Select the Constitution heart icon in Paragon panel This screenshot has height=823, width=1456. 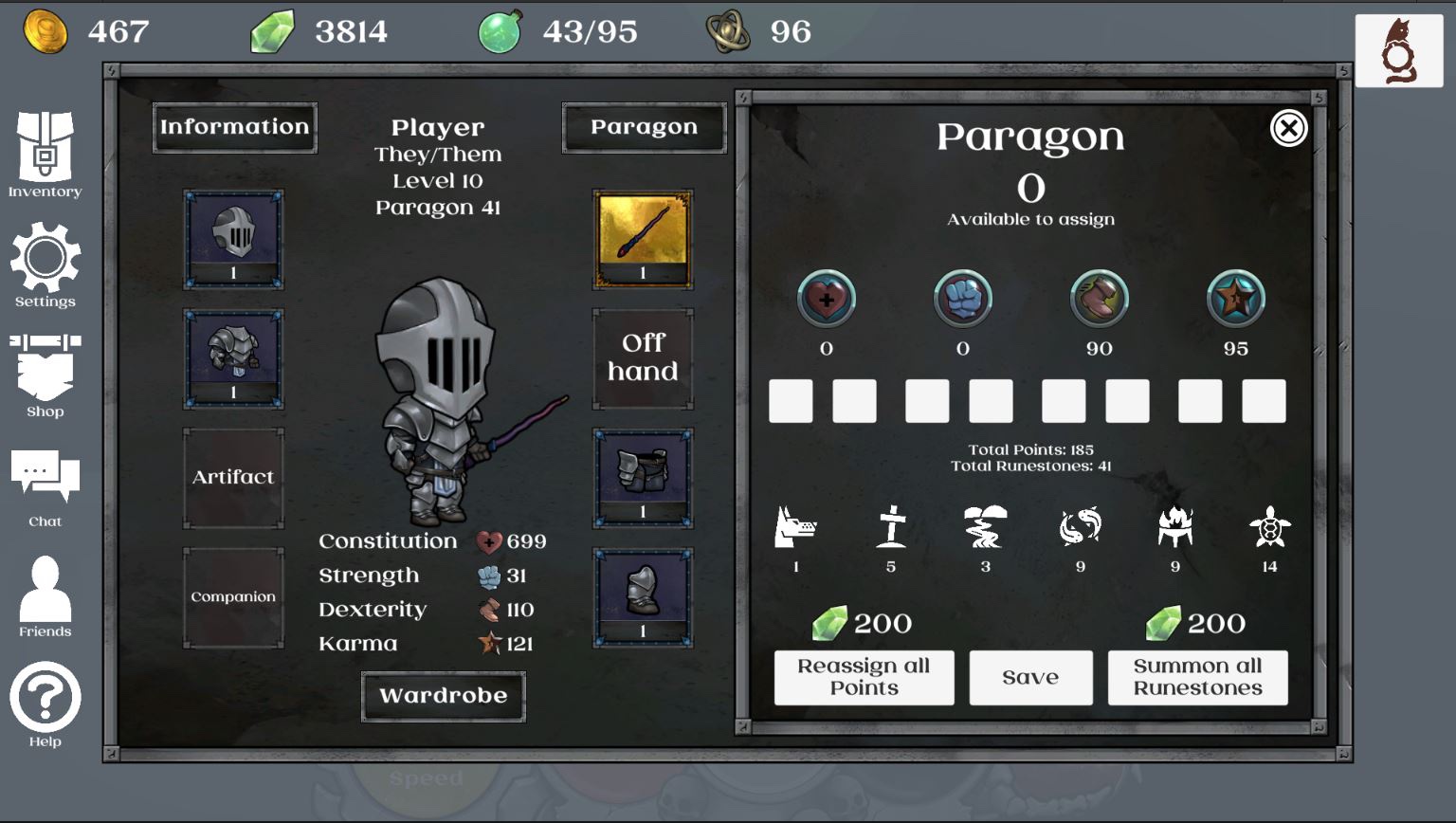826,298
